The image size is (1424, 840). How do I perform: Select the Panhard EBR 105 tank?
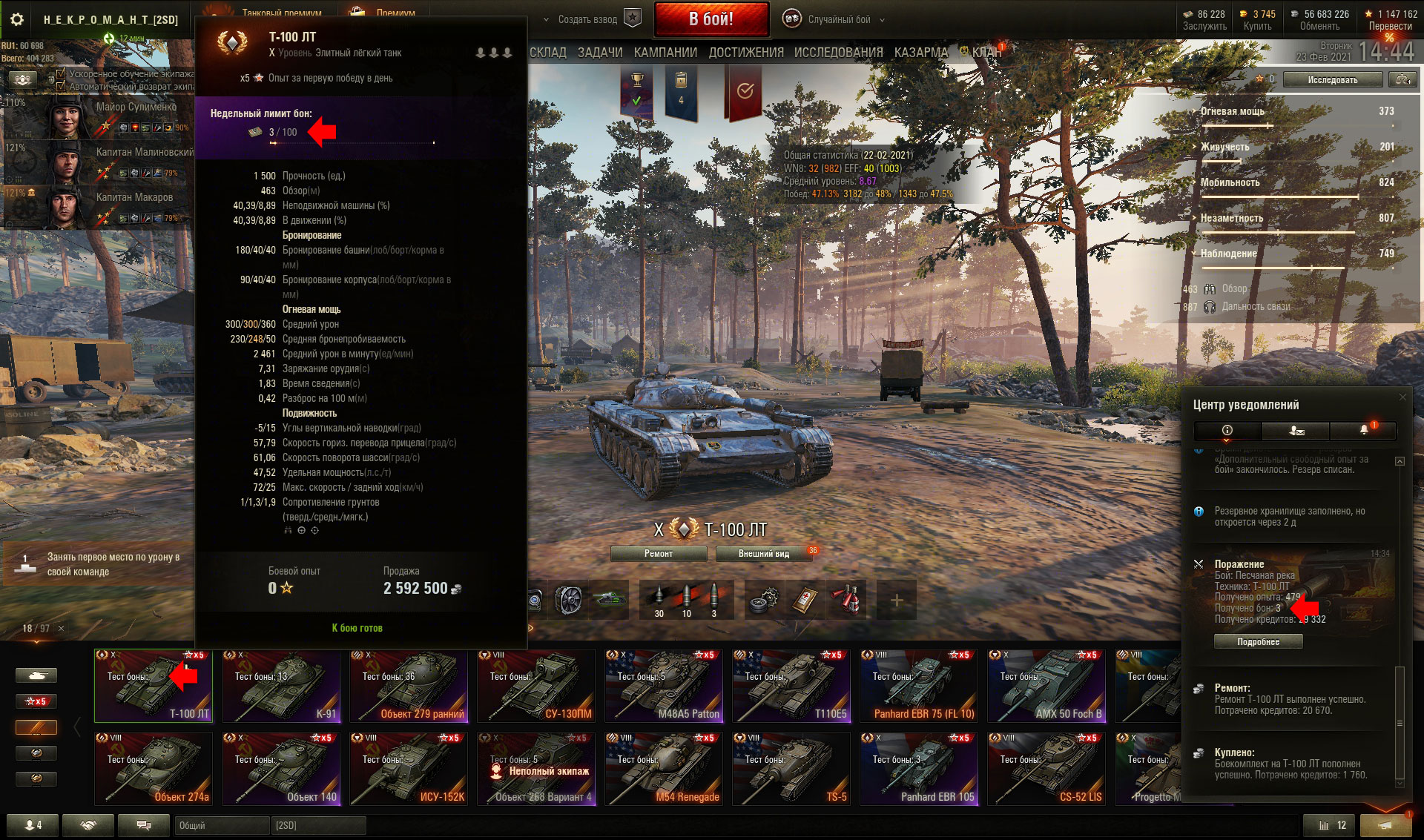coord(919,769)
